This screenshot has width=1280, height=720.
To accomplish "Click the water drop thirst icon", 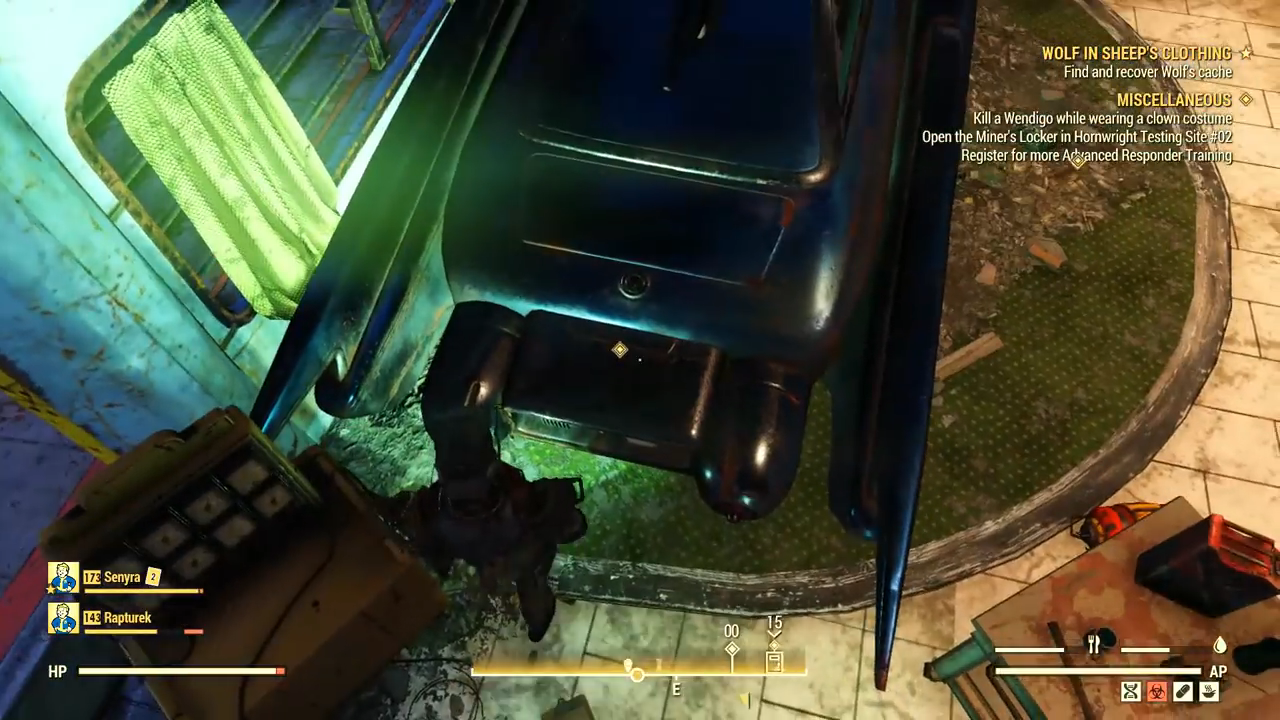I will pos(1220,646).
